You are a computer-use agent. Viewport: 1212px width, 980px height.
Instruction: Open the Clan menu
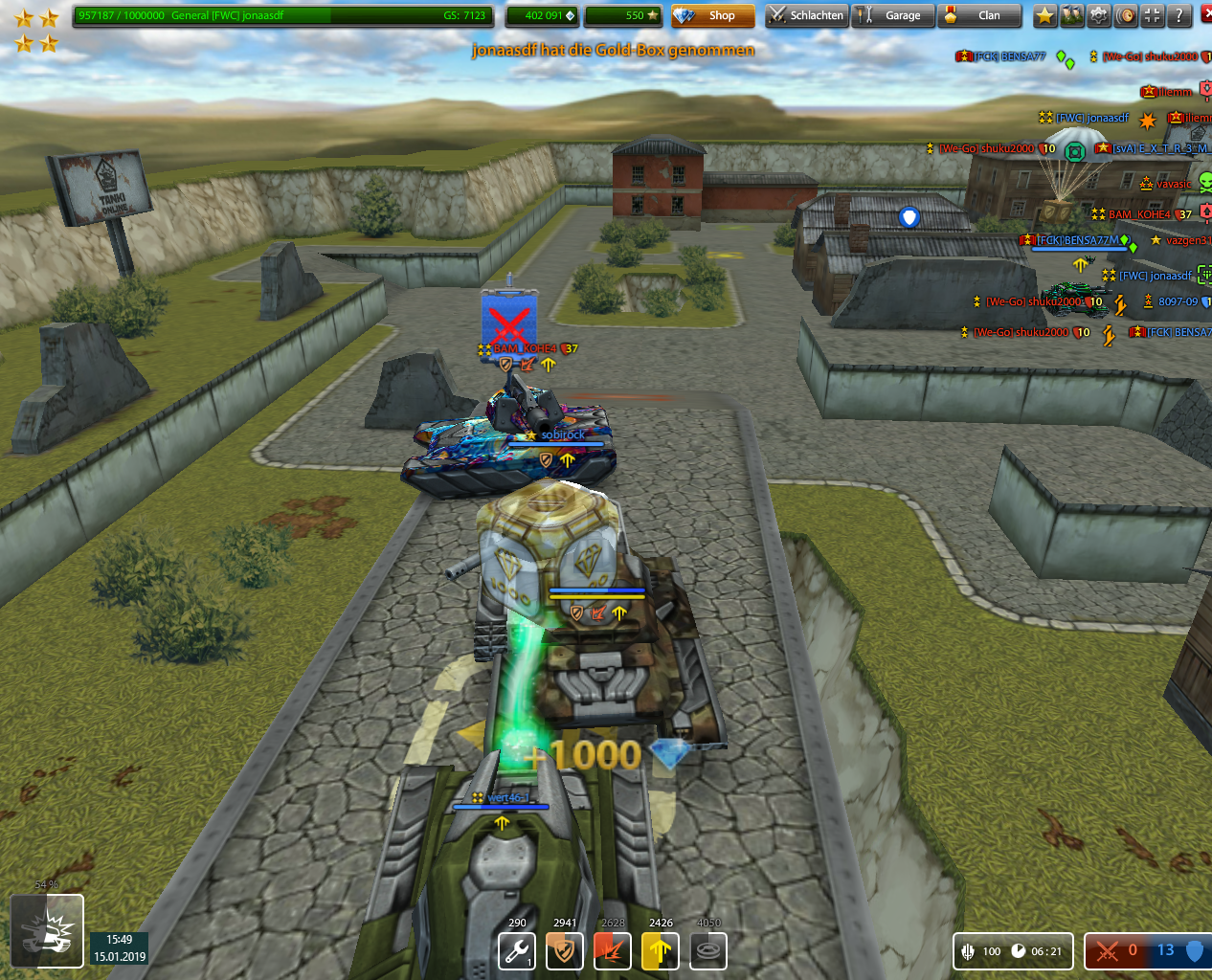[979, 15]
